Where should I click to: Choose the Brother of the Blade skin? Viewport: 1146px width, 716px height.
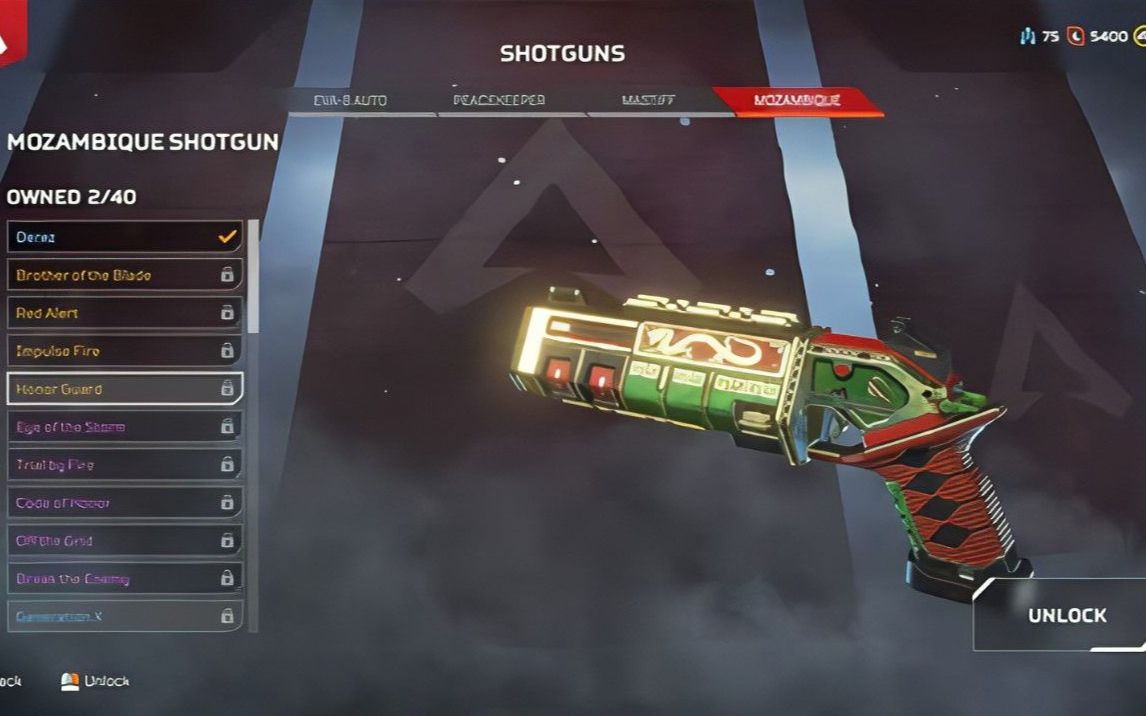coord(125,275)
